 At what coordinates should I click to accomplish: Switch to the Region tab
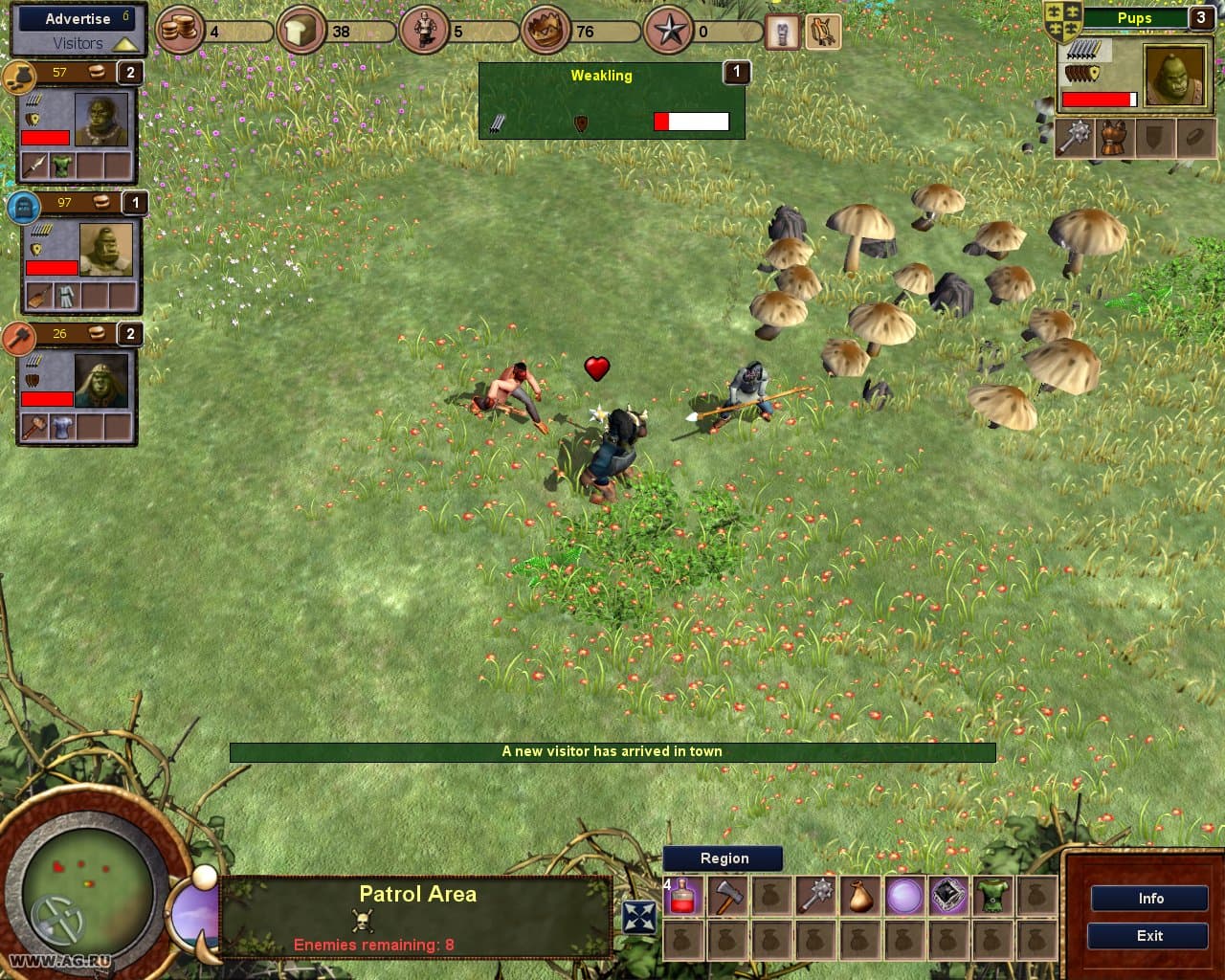point(723,858)
